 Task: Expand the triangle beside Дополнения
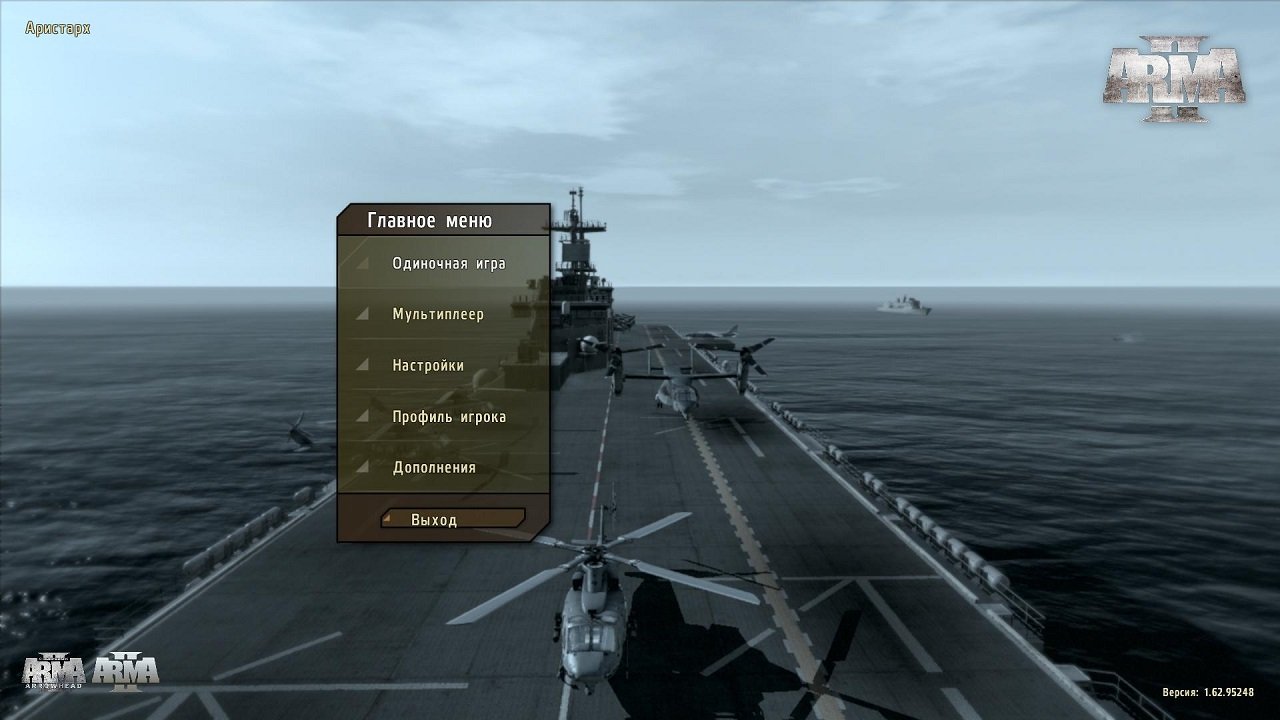364,466
